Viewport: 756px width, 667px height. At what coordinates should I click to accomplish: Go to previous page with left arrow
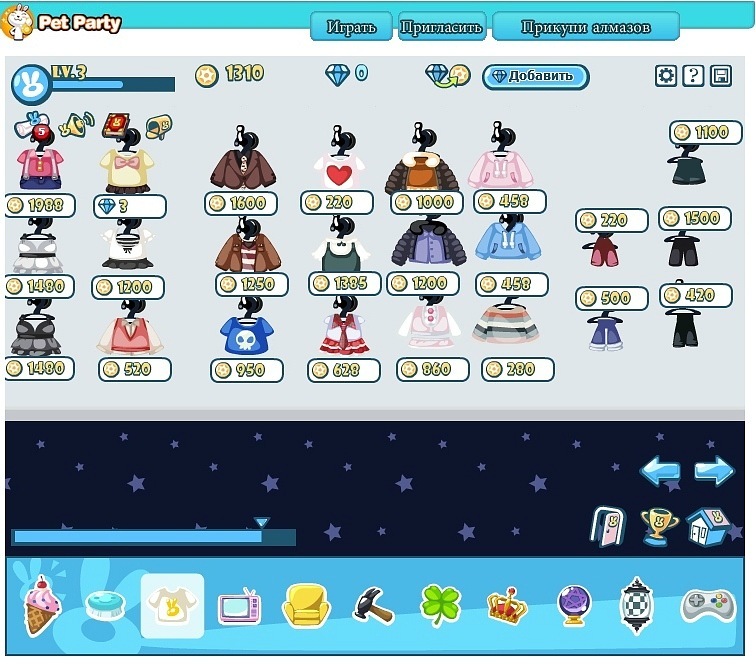(660, 471)
